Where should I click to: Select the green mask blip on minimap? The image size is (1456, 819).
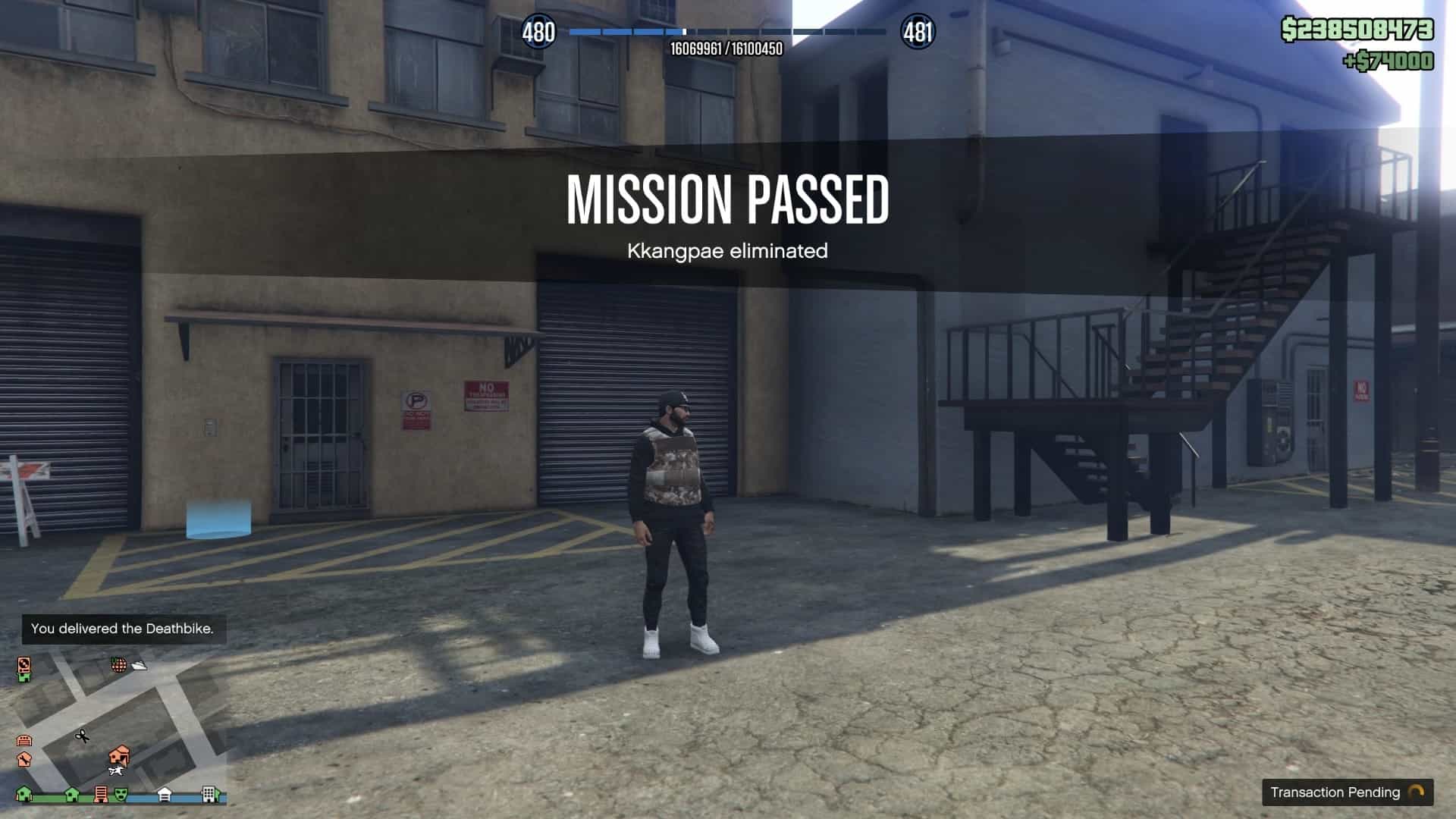[121, 794]
